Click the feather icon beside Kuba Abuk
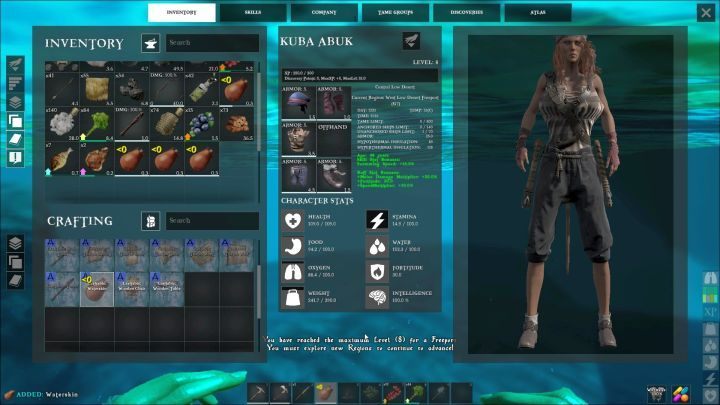The height and width of the screenshot is (405, 720). click(x=412, y=40)
